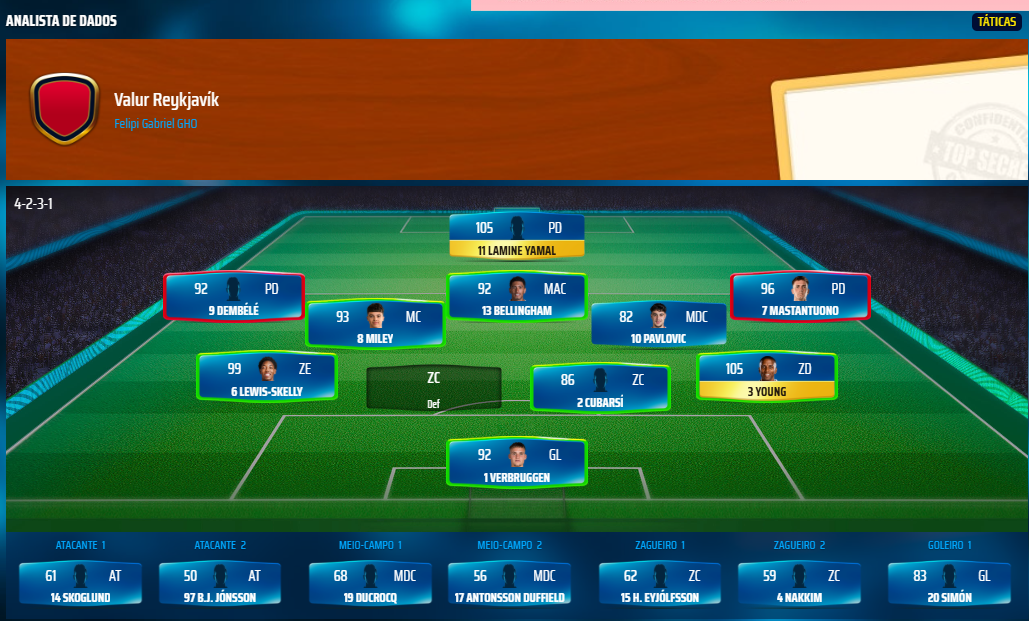Select the Lewis-Skelly left-back card

[x=267, y=378]
